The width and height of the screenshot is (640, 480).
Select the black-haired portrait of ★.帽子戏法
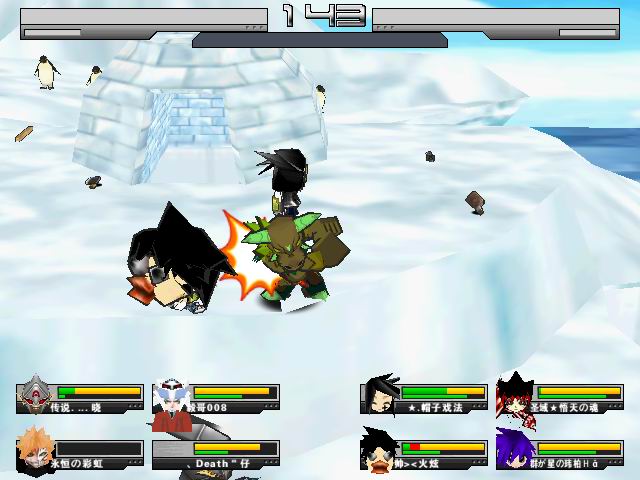[x=381, y=396]
